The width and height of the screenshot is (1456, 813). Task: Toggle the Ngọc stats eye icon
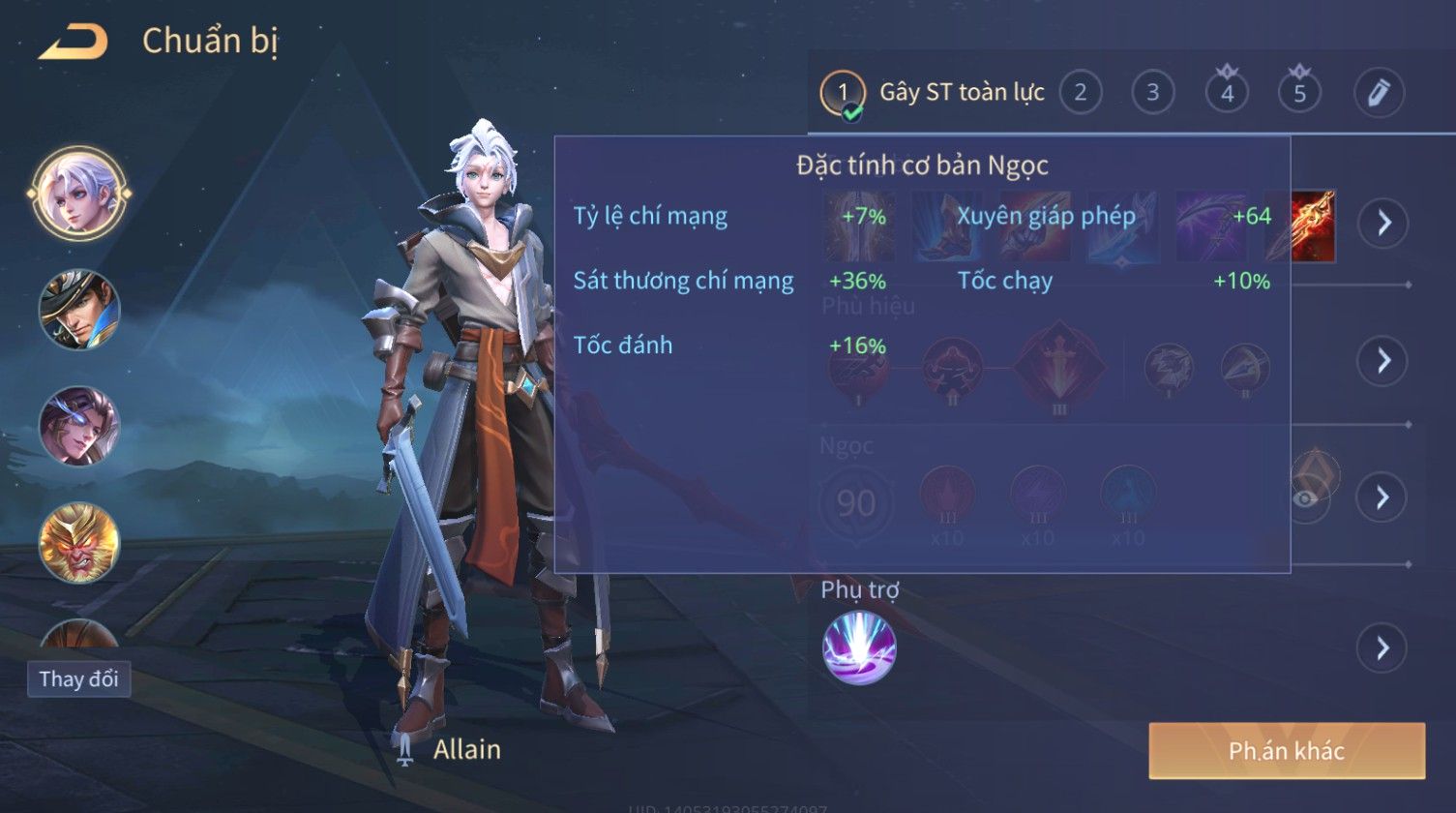click(x=1306, y=497)
